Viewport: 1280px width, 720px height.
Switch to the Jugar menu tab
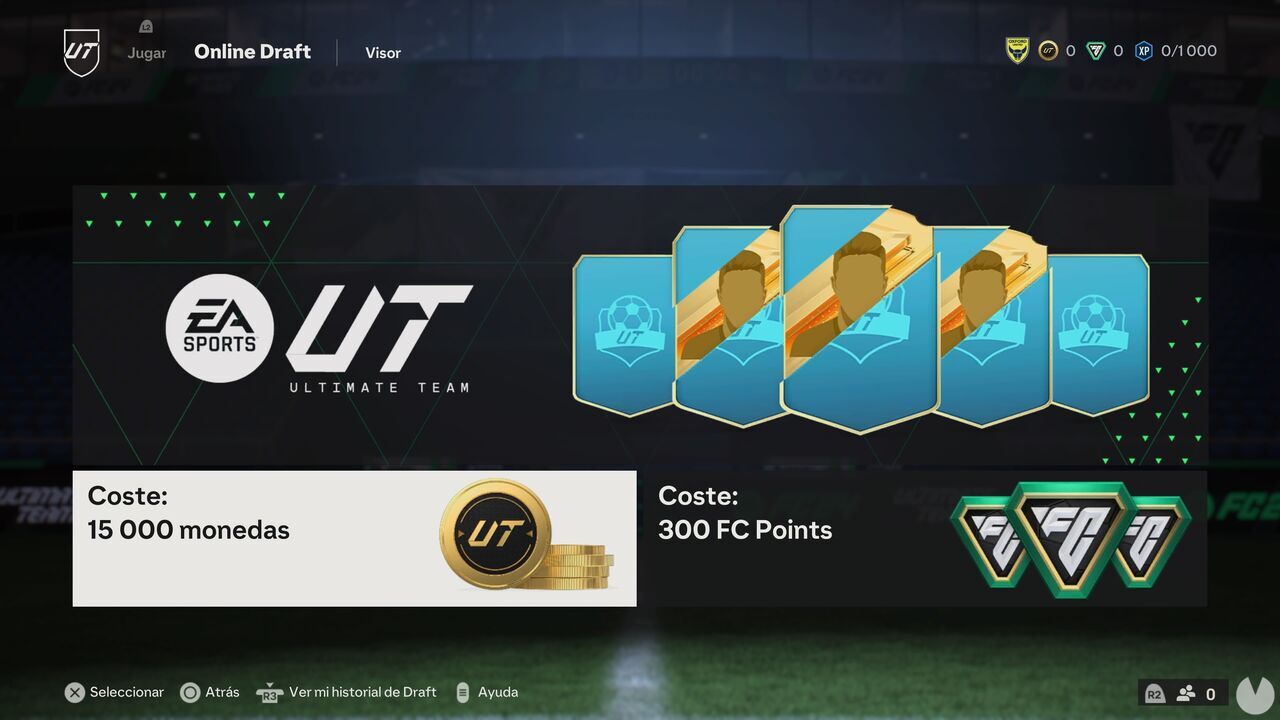click(146, 52)
